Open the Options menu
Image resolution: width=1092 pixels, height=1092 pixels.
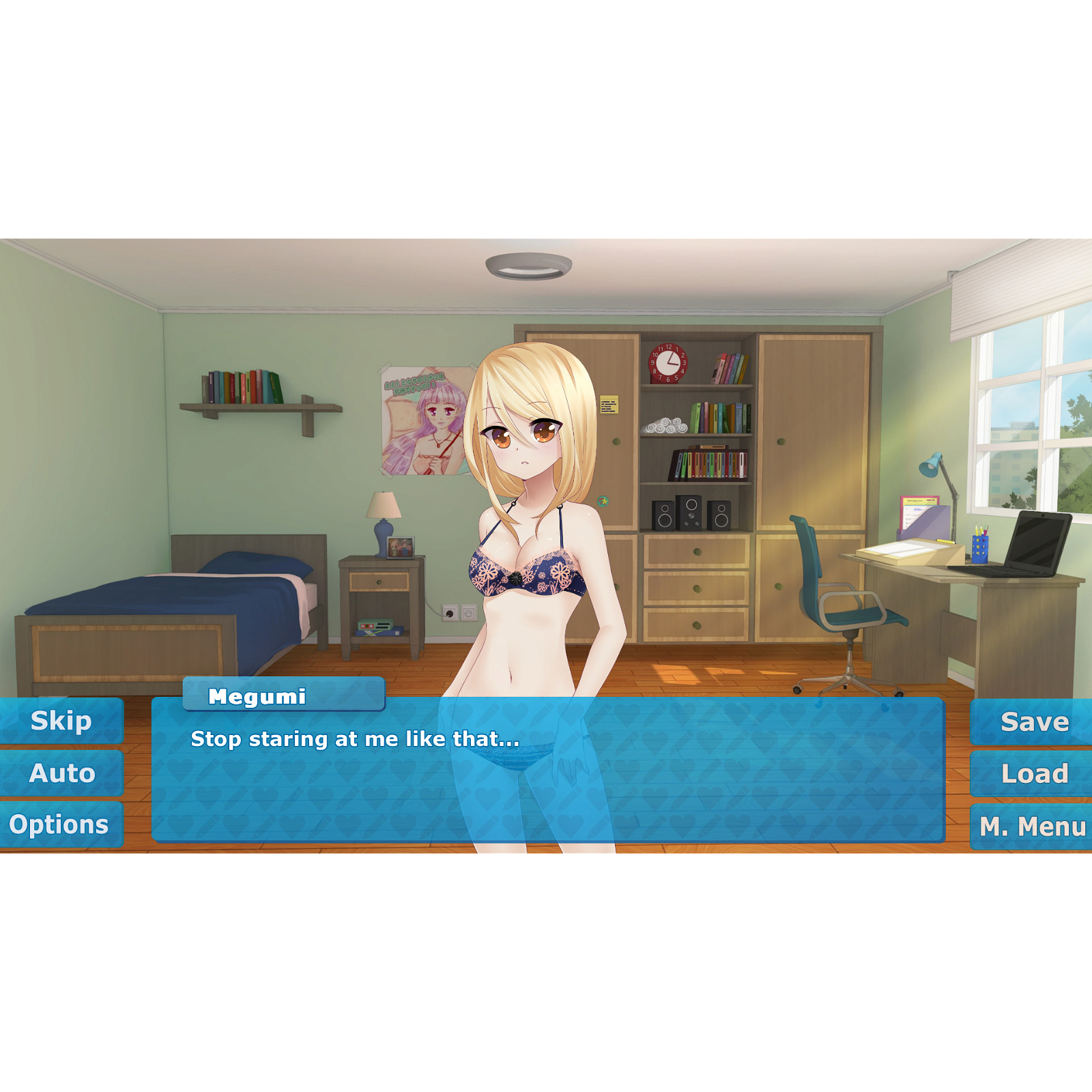click(61, 825)
